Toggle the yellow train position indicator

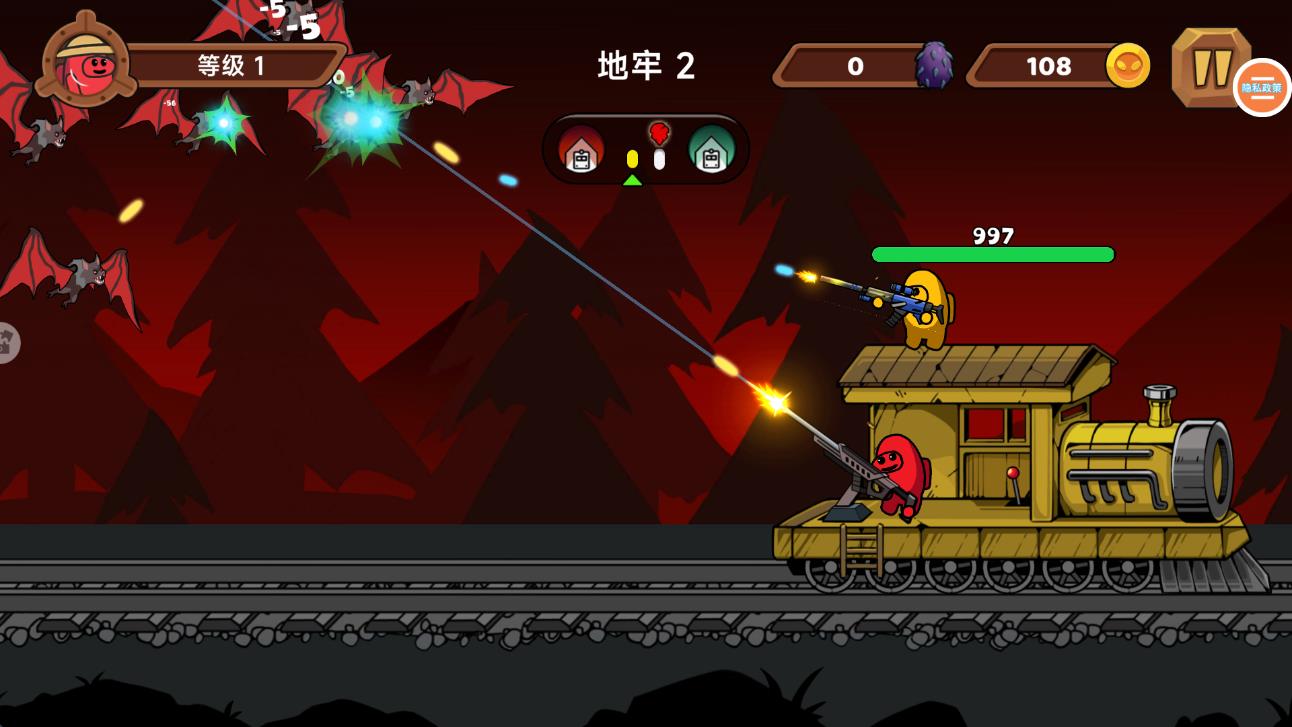pyautogui.click(x=632, y=158)
